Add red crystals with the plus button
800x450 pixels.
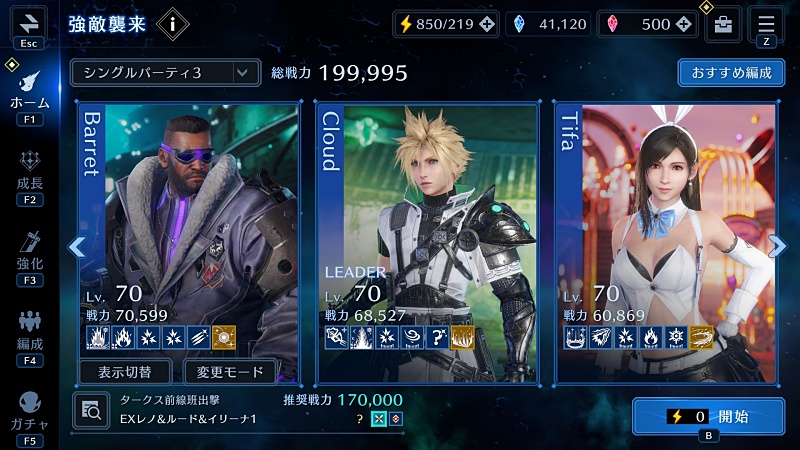tap(686, 25)
